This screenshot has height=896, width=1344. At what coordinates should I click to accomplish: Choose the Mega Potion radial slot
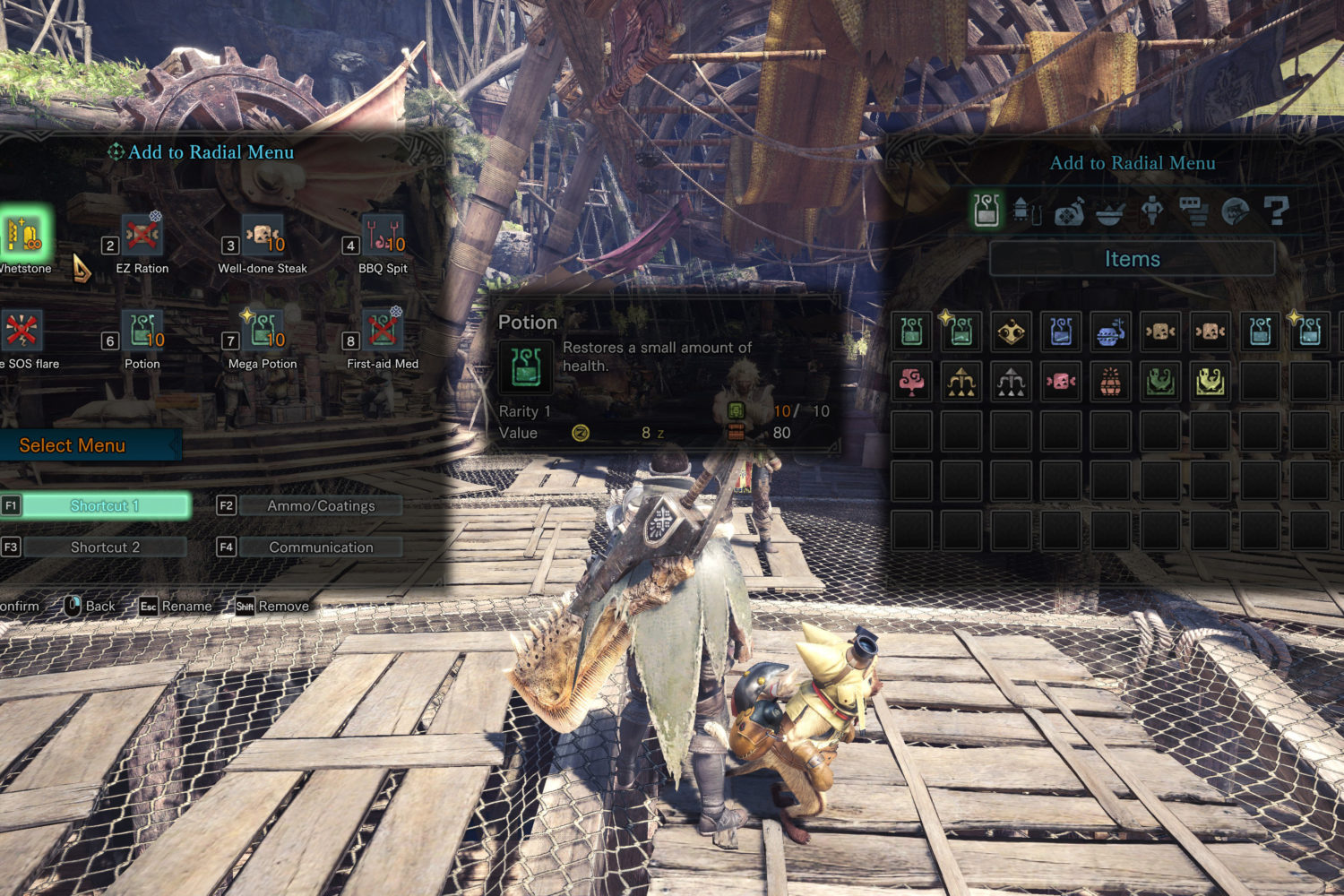point(263,331)
